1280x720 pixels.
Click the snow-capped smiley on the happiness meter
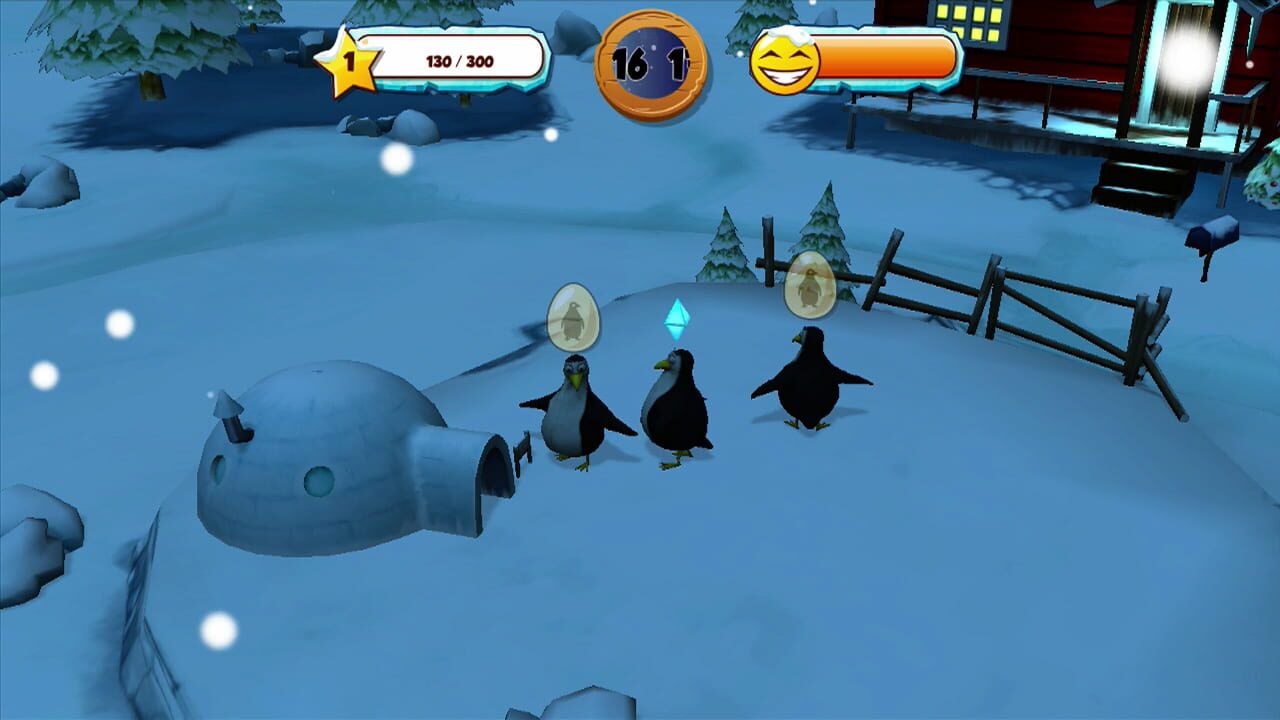tap(783, 60)
